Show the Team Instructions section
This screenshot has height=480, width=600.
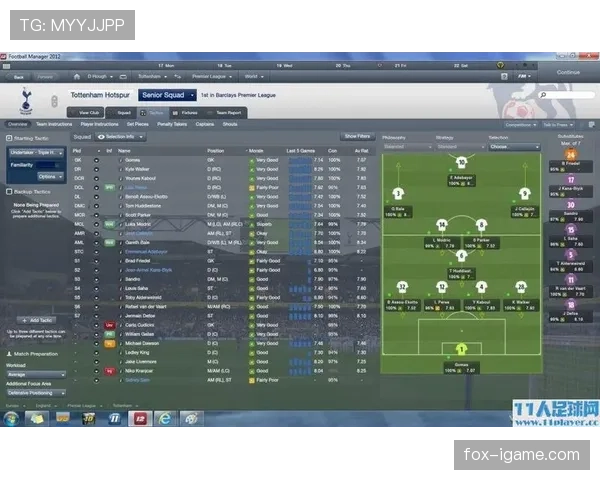click(54, 124)
